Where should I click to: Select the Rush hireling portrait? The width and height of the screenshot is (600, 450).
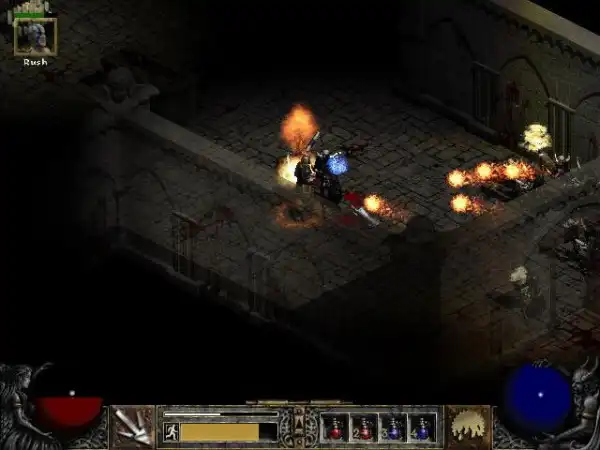pos(35,37)
